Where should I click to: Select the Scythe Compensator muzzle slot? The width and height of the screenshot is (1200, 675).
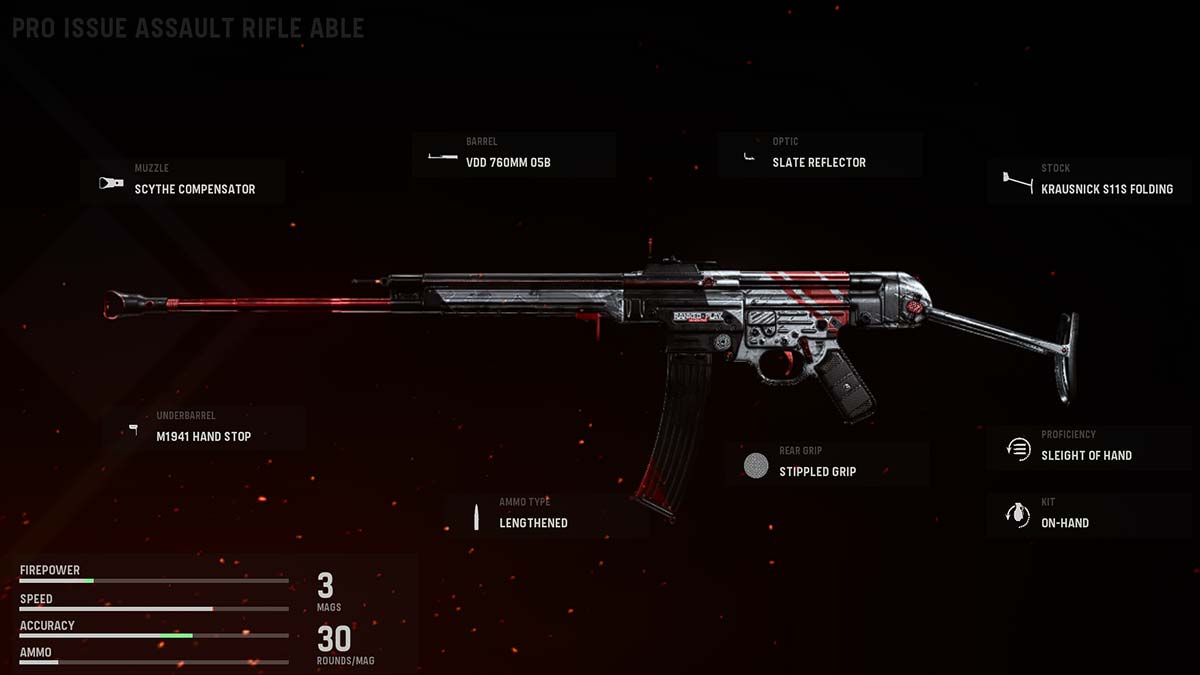click(183, 183)
